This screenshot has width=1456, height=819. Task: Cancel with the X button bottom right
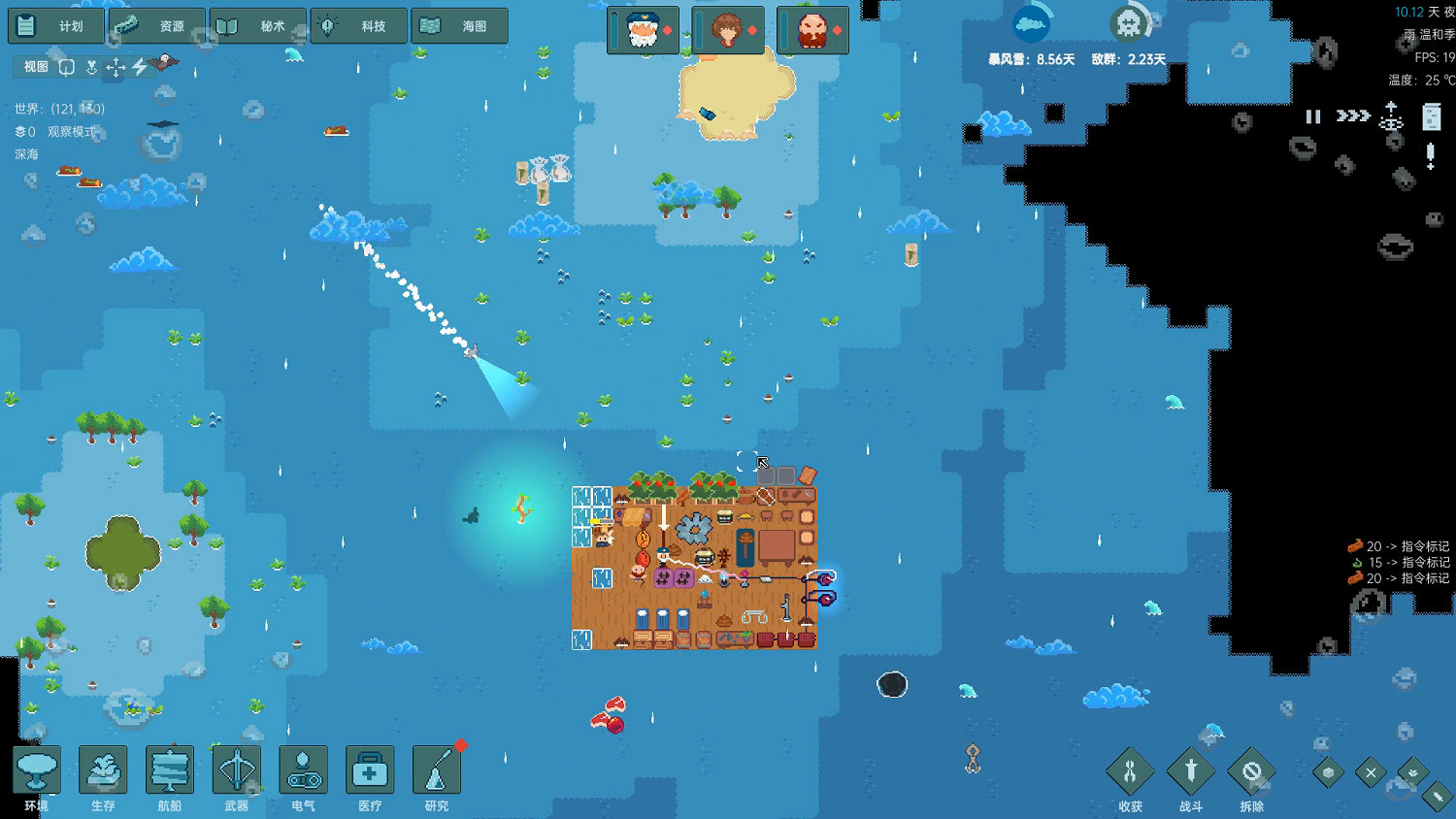point(1370,771)
